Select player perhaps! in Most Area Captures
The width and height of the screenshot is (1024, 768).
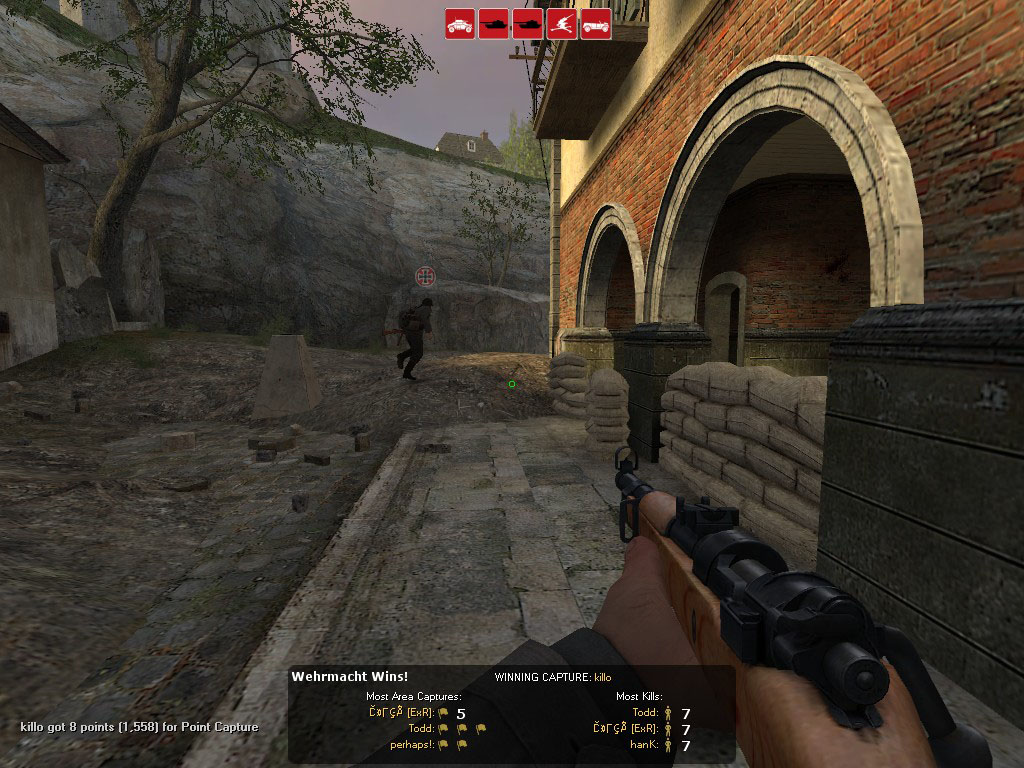(x=412, y=744)
